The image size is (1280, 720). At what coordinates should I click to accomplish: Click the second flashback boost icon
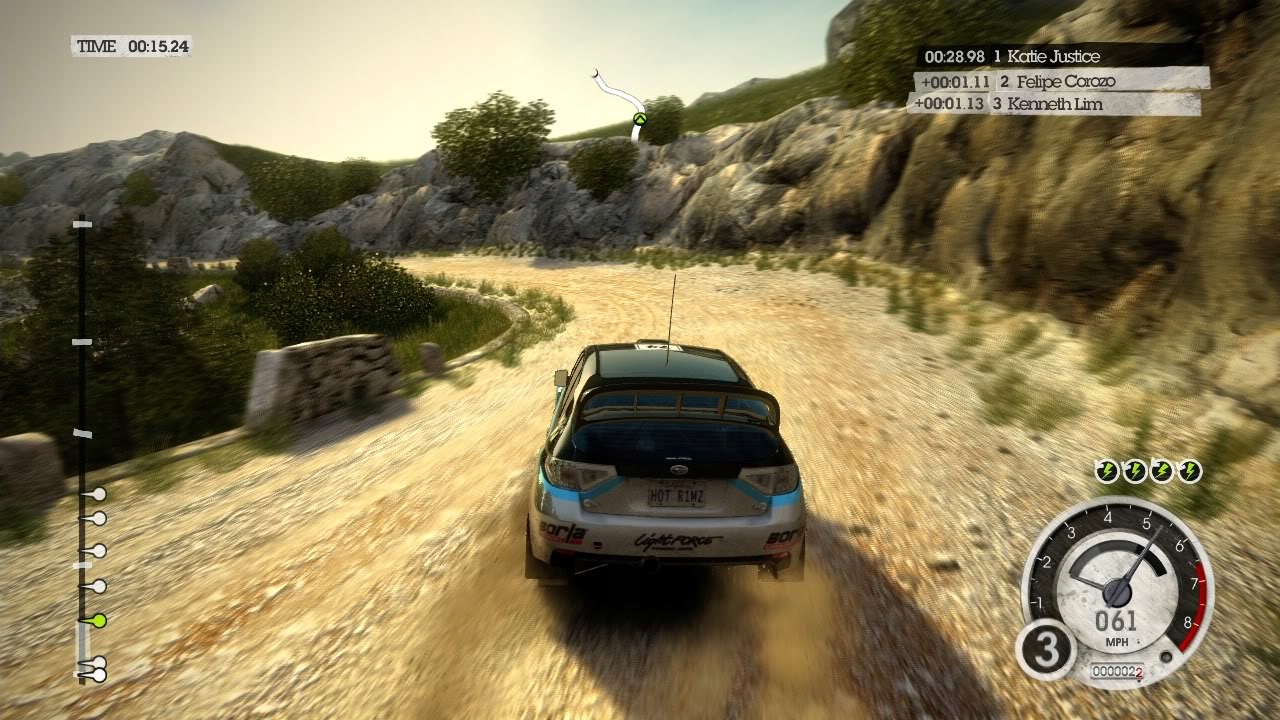tap(1134, 472)
